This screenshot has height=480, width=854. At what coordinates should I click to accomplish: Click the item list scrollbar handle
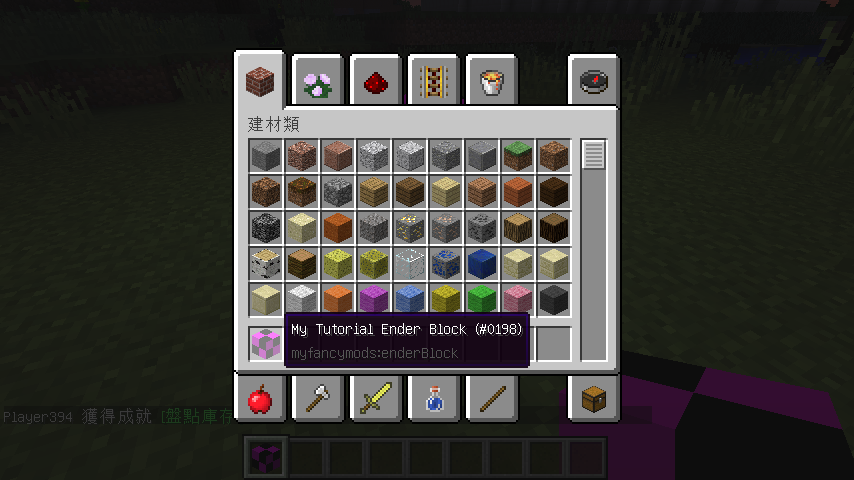point(594,155)
